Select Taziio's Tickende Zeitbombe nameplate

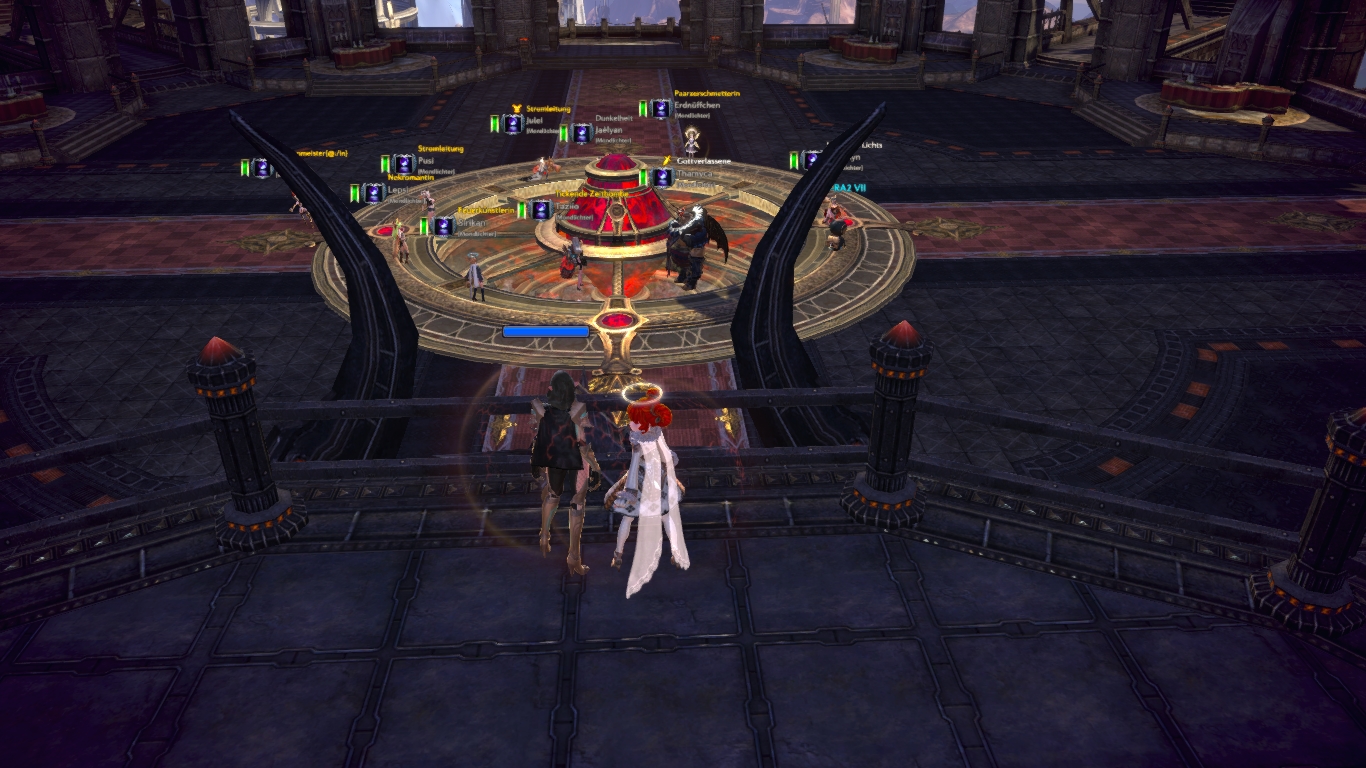point(566,206)
